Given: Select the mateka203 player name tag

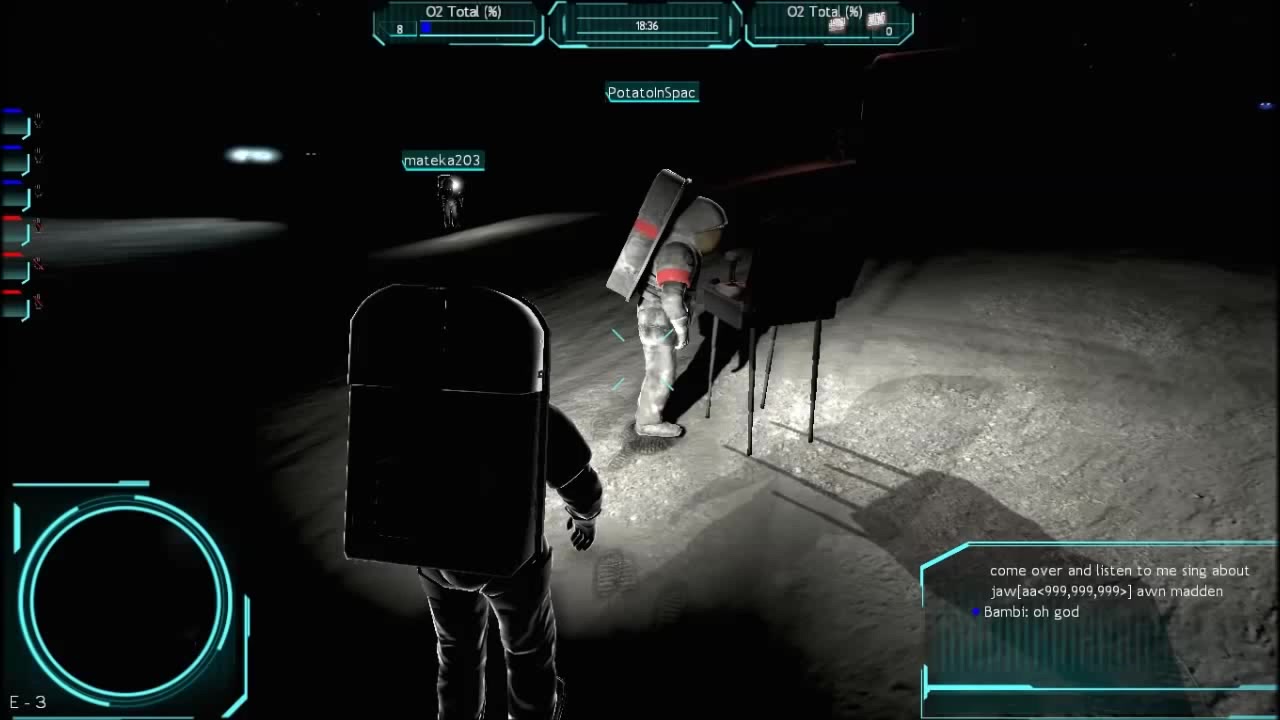Looking at the screenshot, I should (x=443, y=161).
